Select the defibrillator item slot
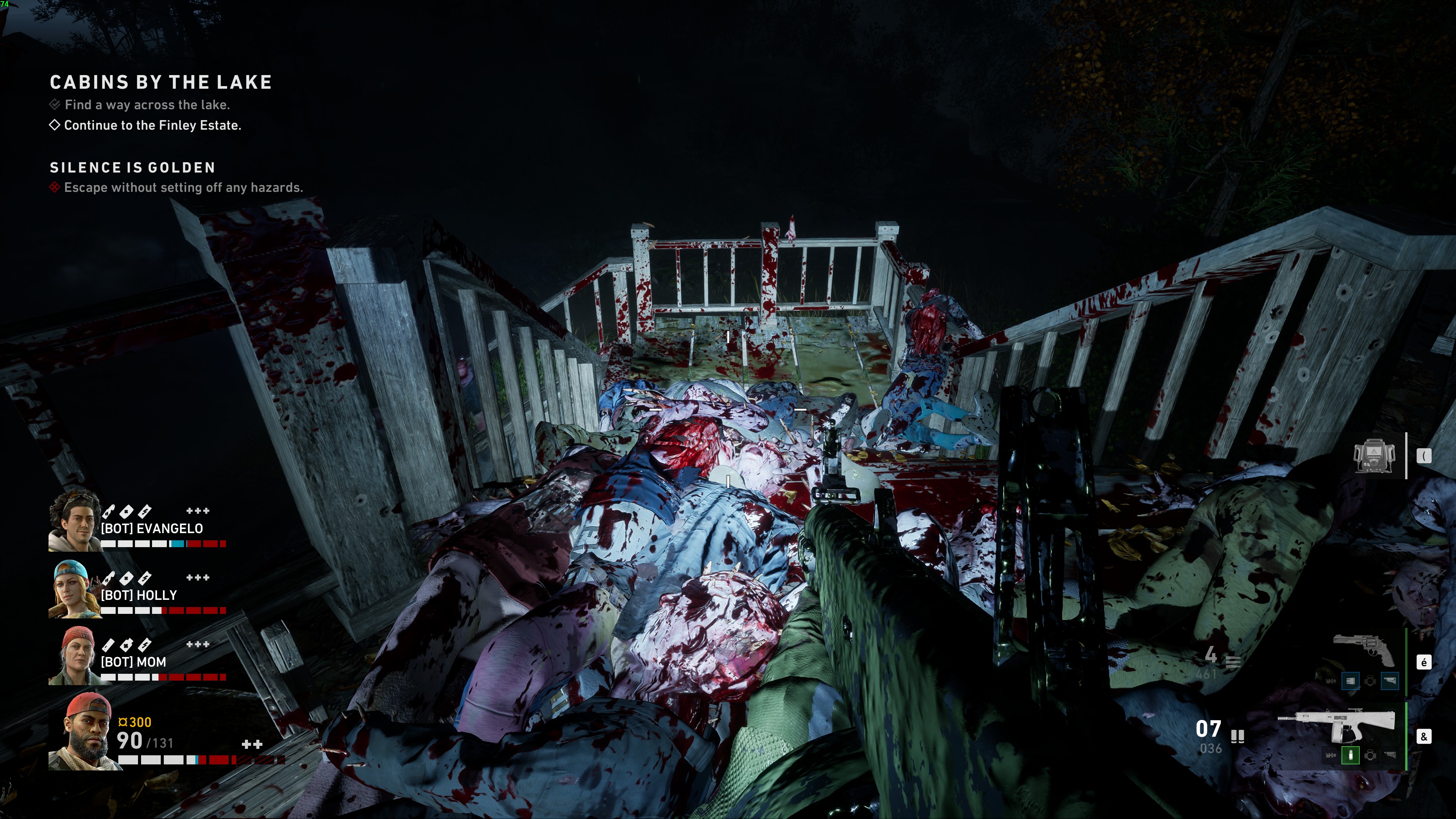Screen dimensions: 1456x819 pos(1374,455)
